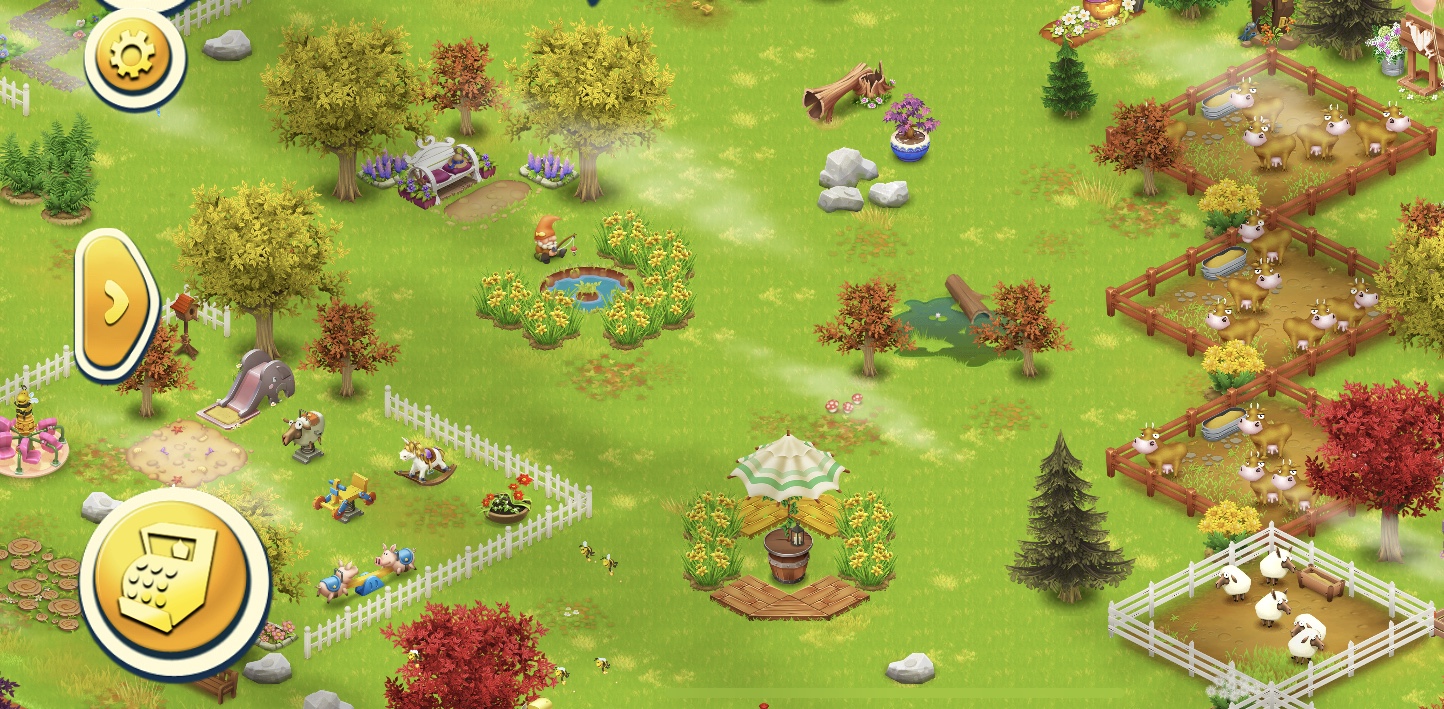Expand the yellow arrow side panel
The image size is (1444, 709).
coord(116,303)
